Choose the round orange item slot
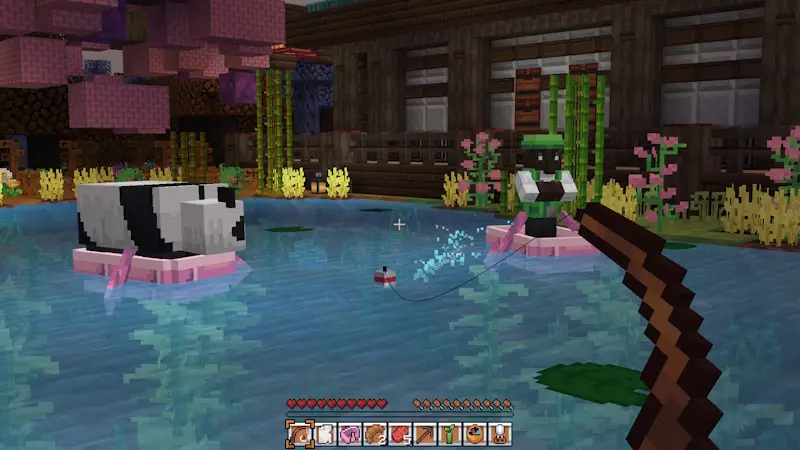800x450 pixels. pos(474,434)
